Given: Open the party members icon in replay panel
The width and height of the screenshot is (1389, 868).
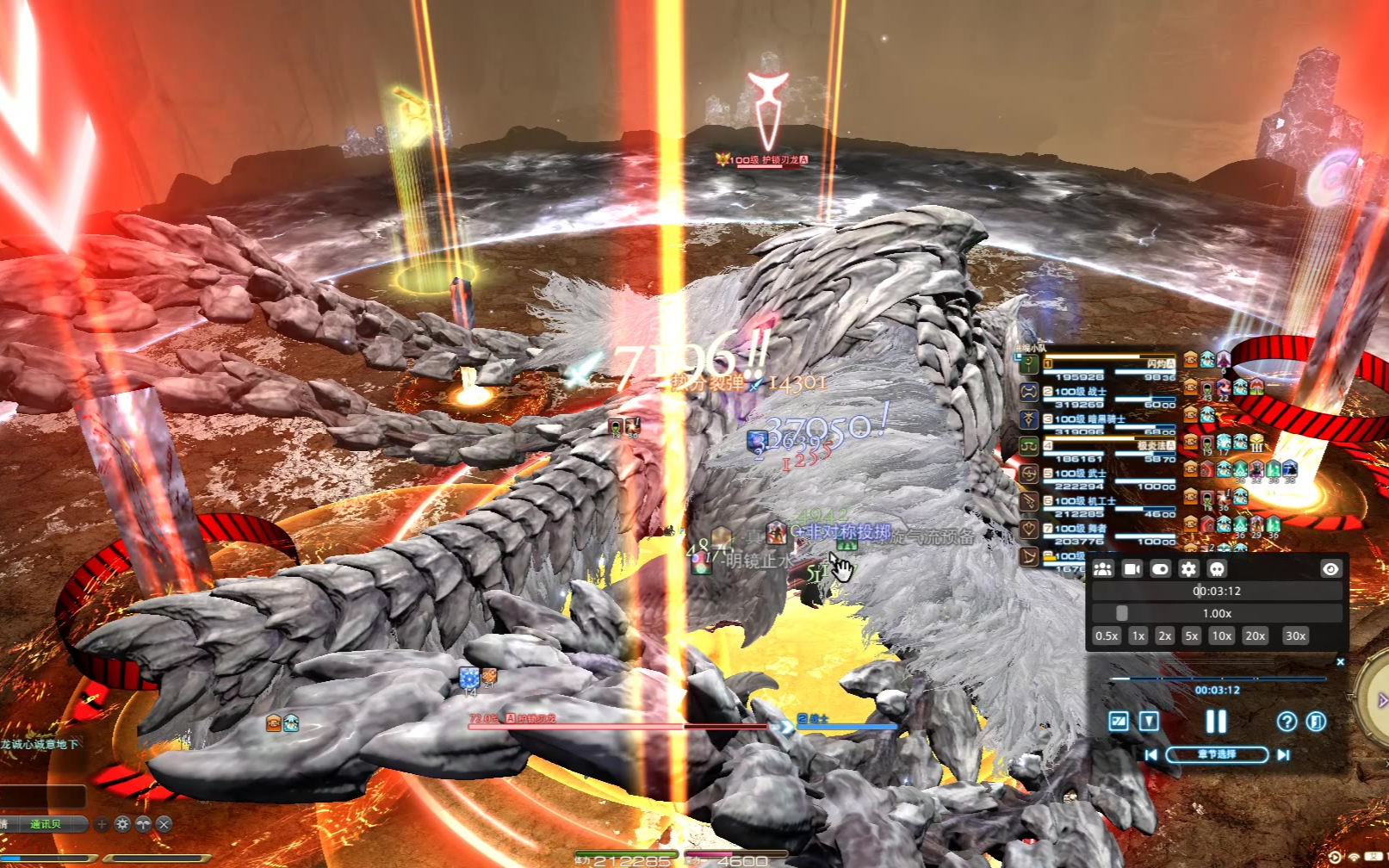Looking at the screenshot, I should [1103, 569].
